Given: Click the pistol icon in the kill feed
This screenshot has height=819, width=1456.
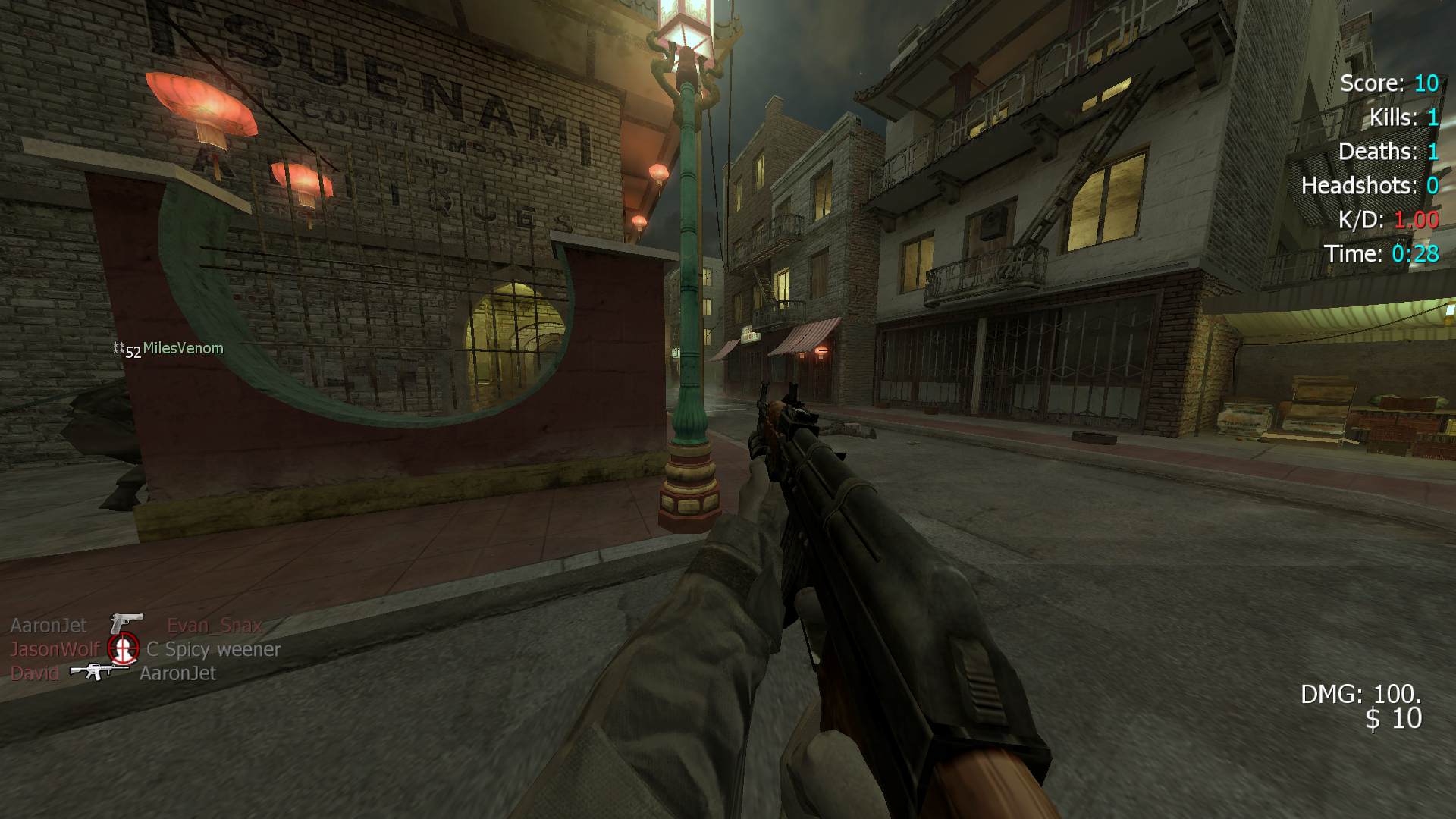Looking at the screenshot, I should [126, 623].
